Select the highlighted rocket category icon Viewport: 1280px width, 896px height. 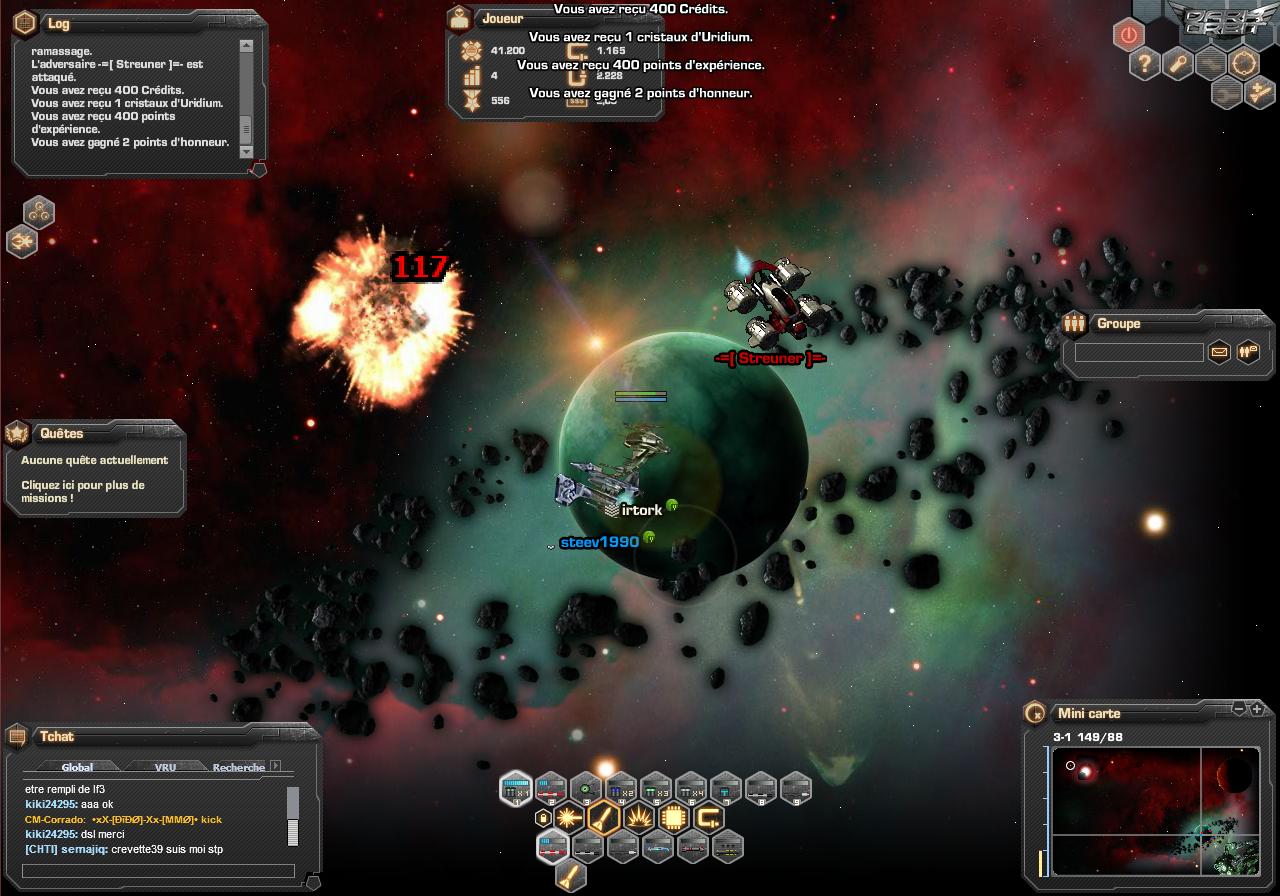603,818
